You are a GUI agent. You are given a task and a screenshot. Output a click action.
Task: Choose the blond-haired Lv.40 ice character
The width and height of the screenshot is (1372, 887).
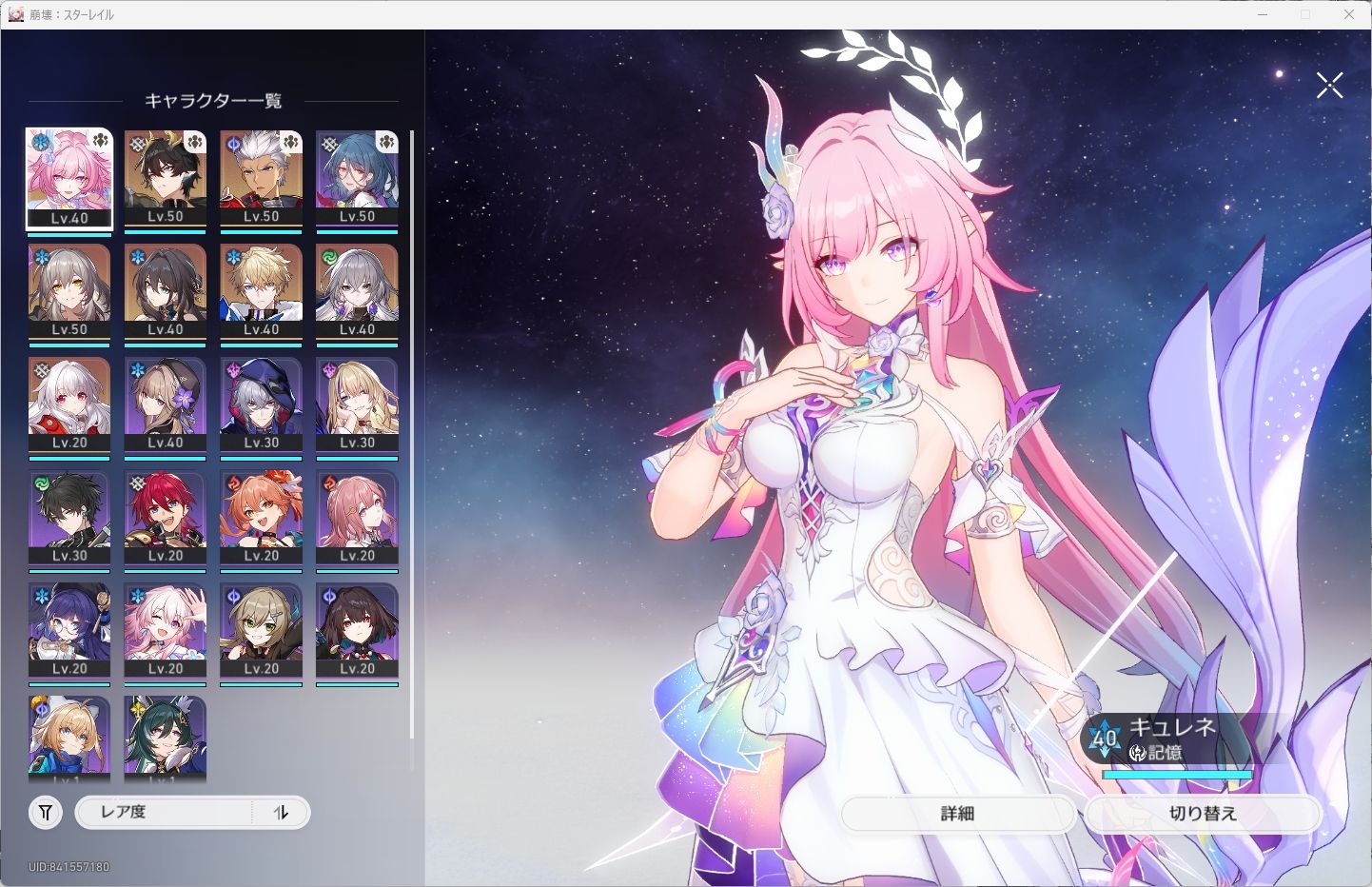(262, 292)
